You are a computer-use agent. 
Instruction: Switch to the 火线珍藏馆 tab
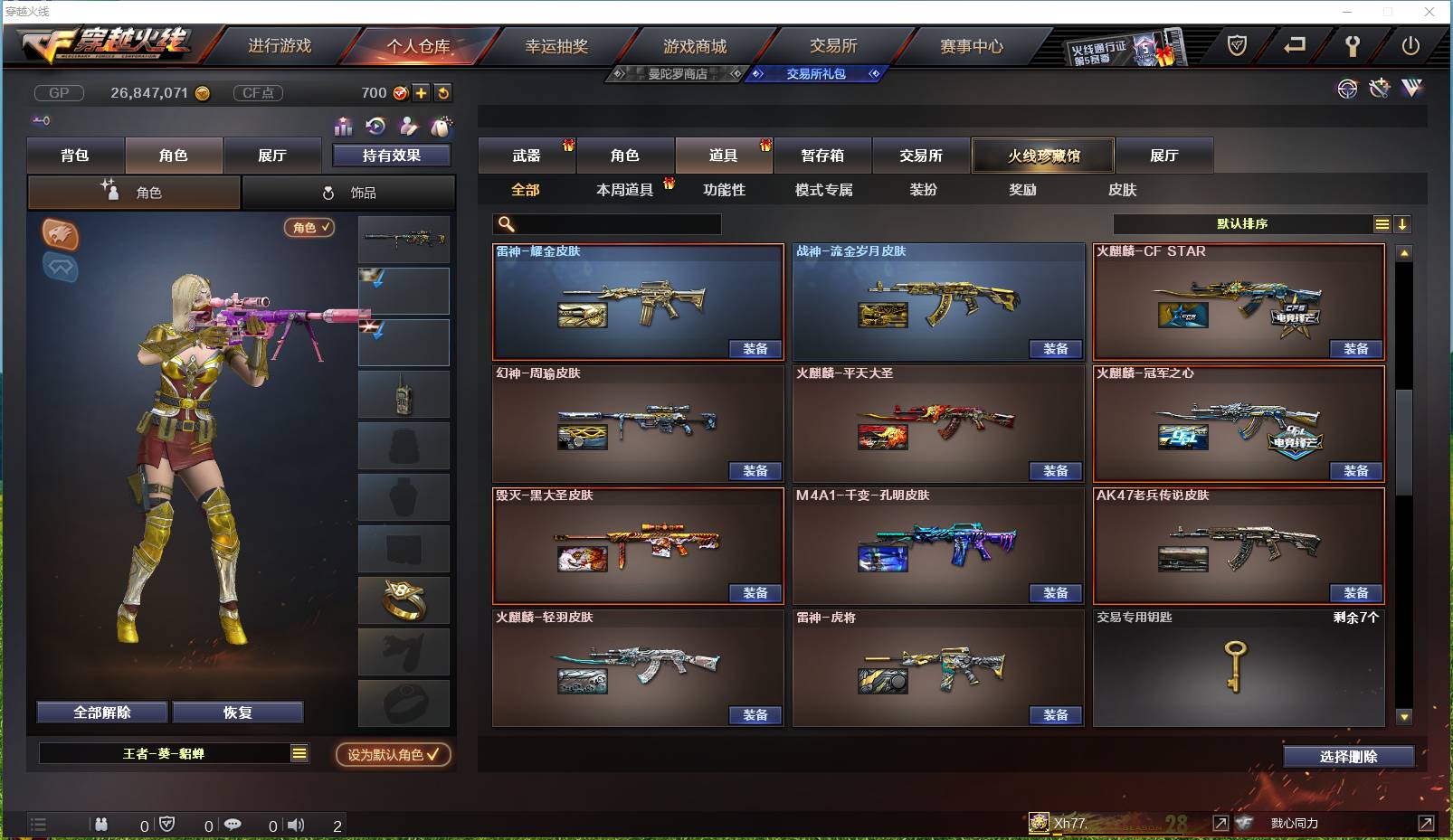(1042, 155)
